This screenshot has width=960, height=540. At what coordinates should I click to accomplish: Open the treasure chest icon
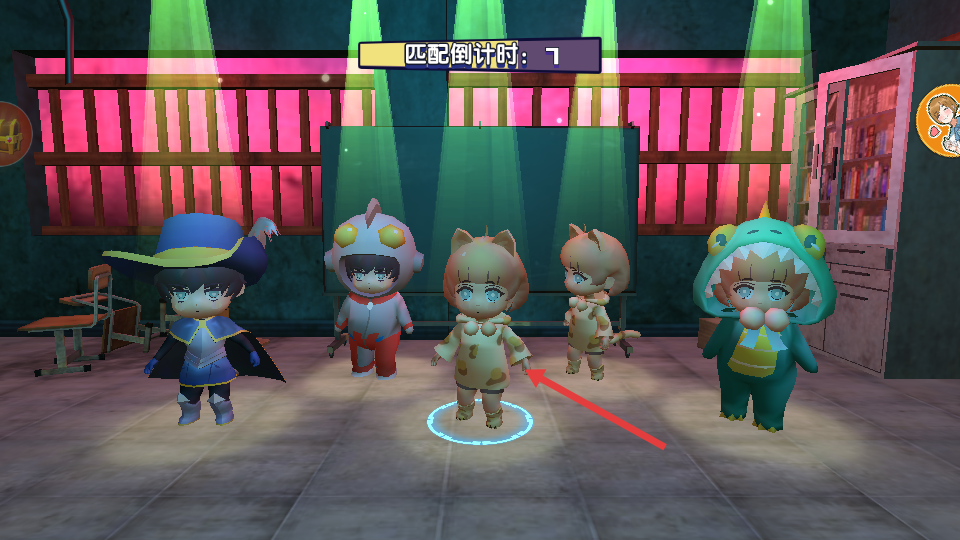pyautogui.click(x=11, y=134)
